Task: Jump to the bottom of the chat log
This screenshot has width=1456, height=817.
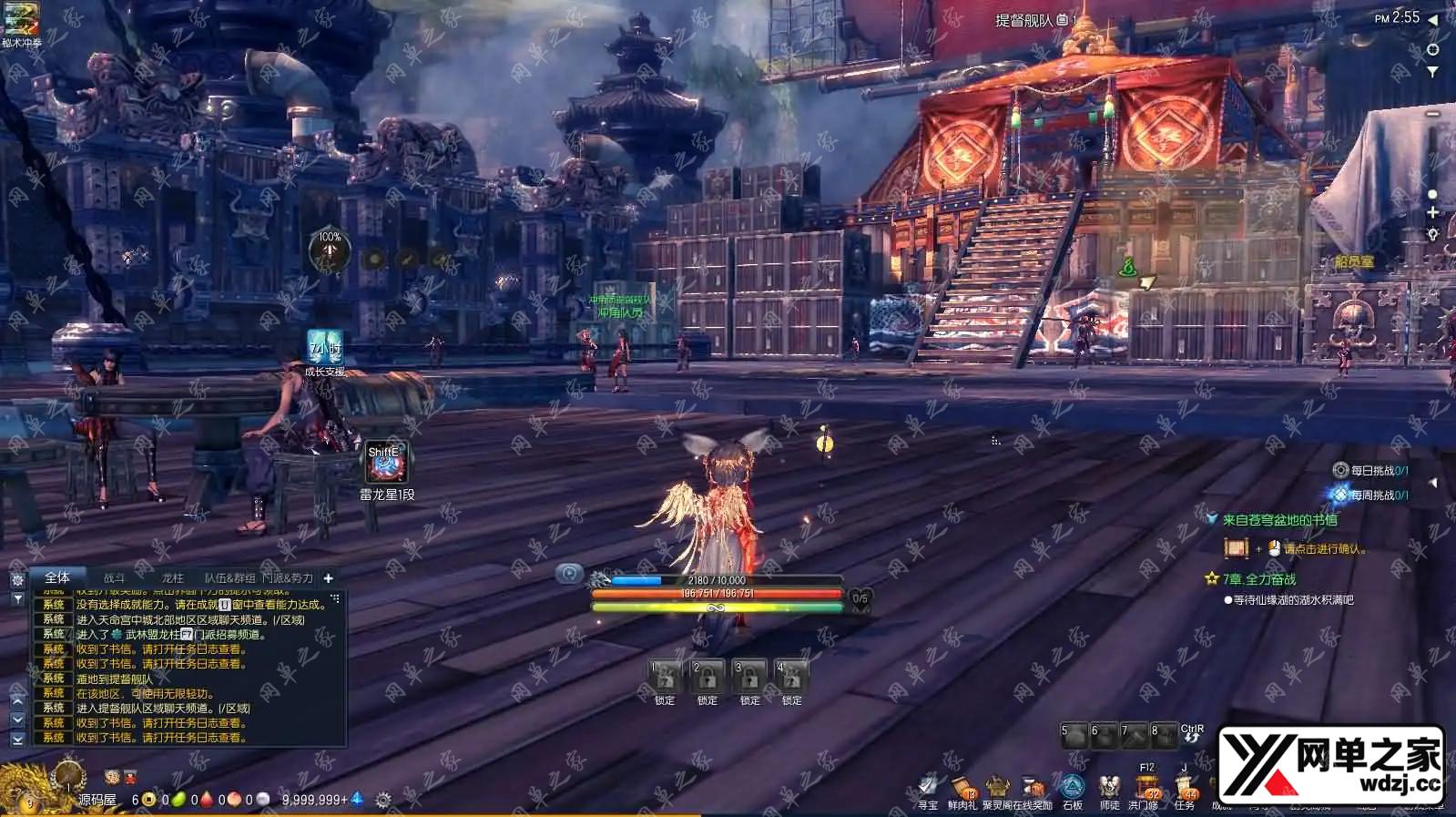Action: coord(17,740)
